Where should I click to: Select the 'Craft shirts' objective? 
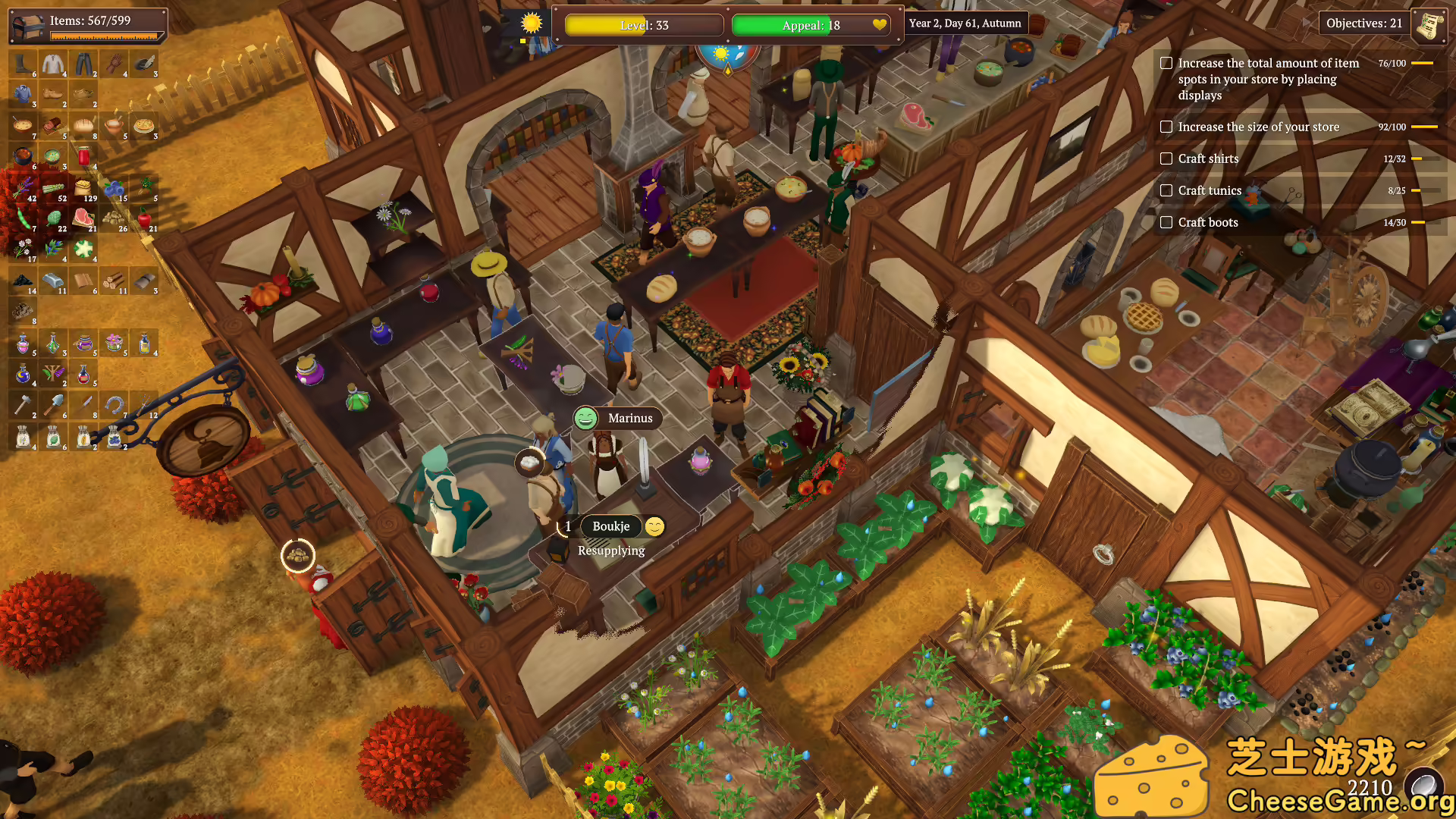point(1208,158)
